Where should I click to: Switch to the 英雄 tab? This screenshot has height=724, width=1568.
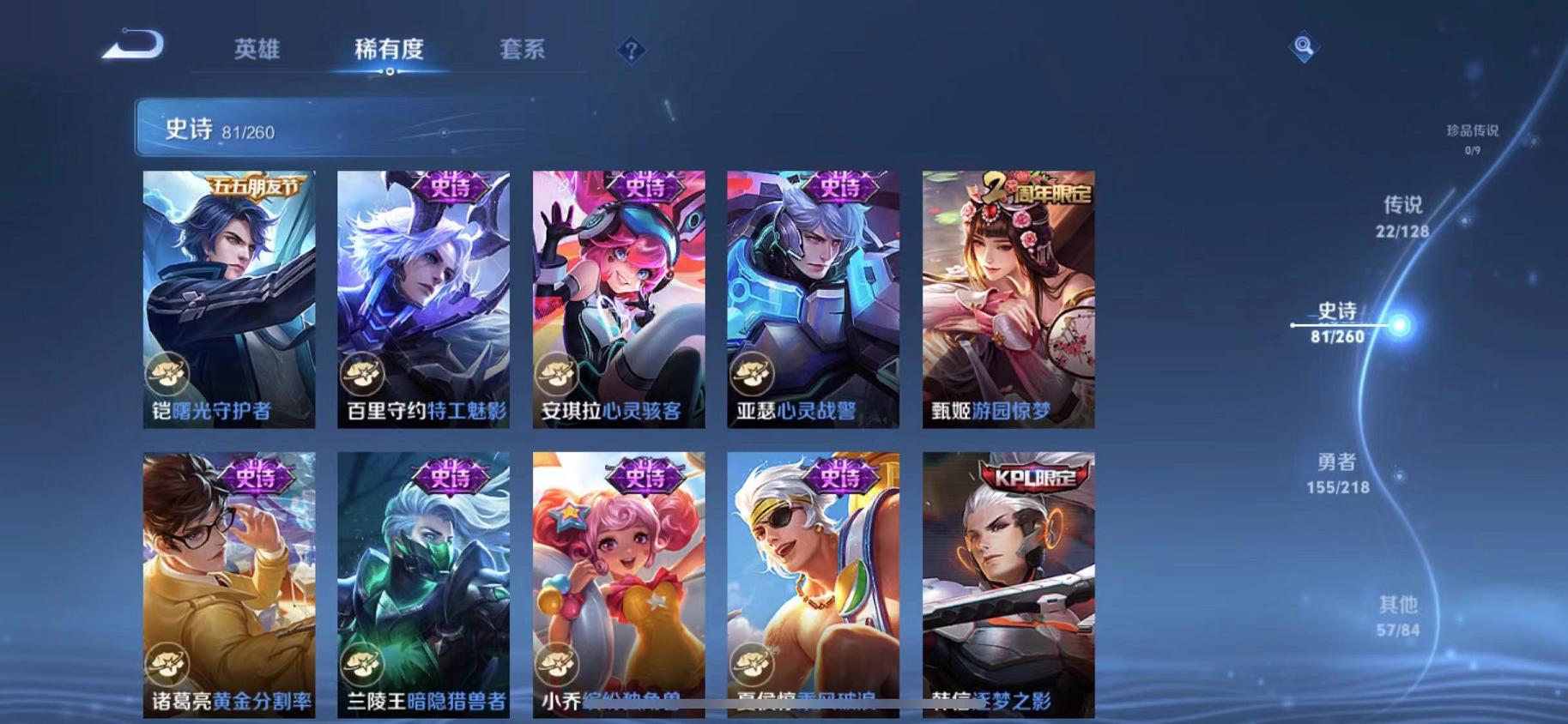[256, 50]
